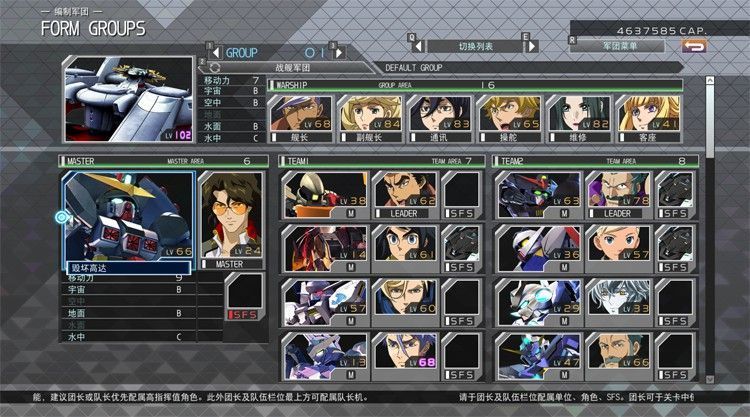Pick Team 1 leader's LV38 mobile suit
The height and width of the screenshot is (417, 750).
(325, 194)
